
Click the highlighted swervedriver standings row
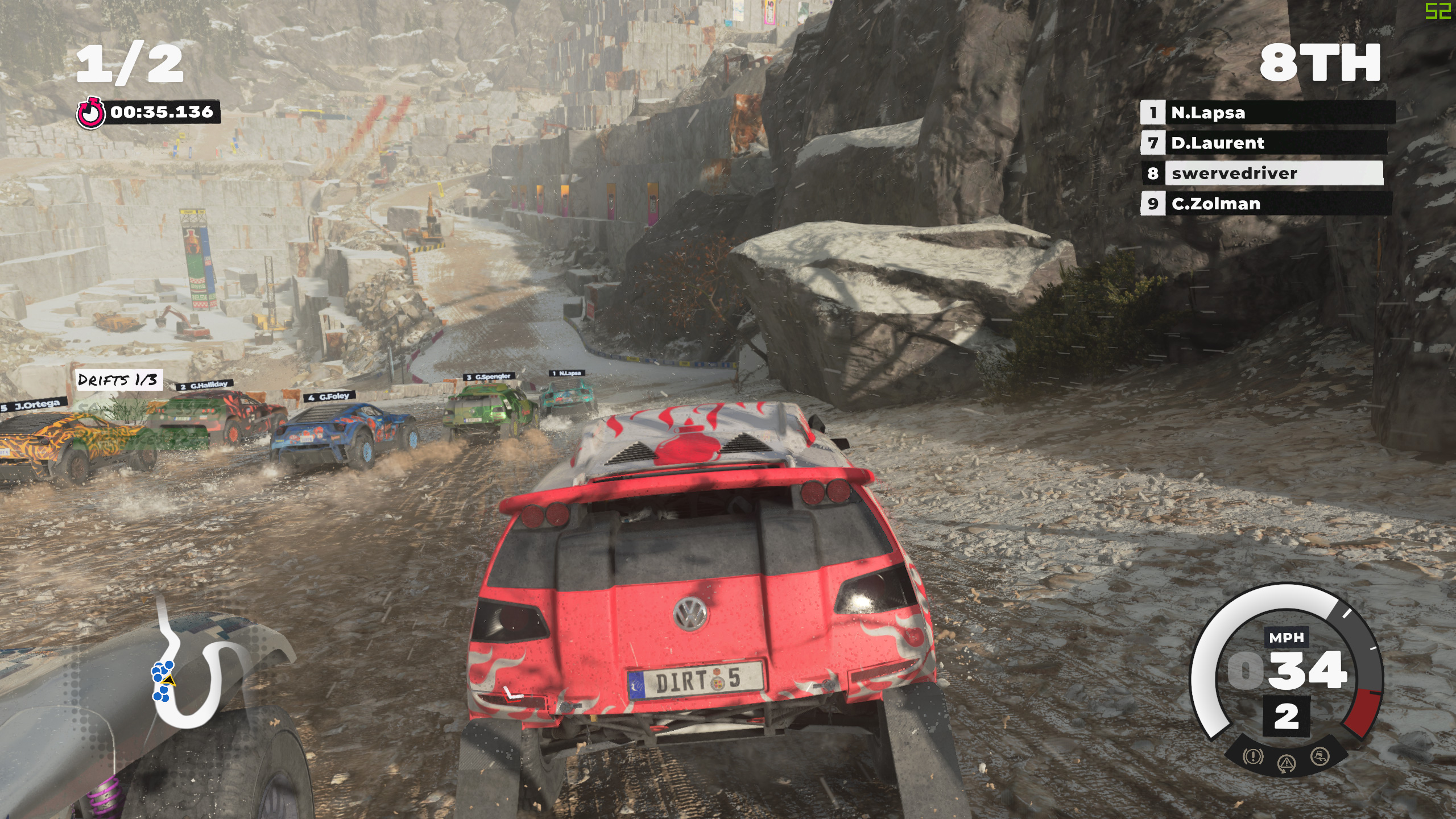(1263, 173)
